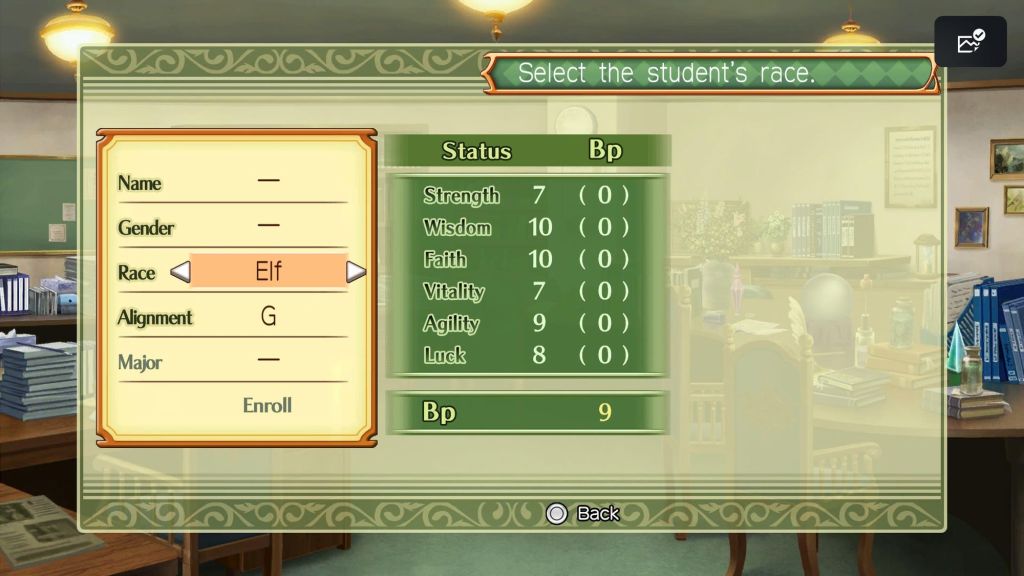Select the Wisdom stat row

click(x=526, y=227)
